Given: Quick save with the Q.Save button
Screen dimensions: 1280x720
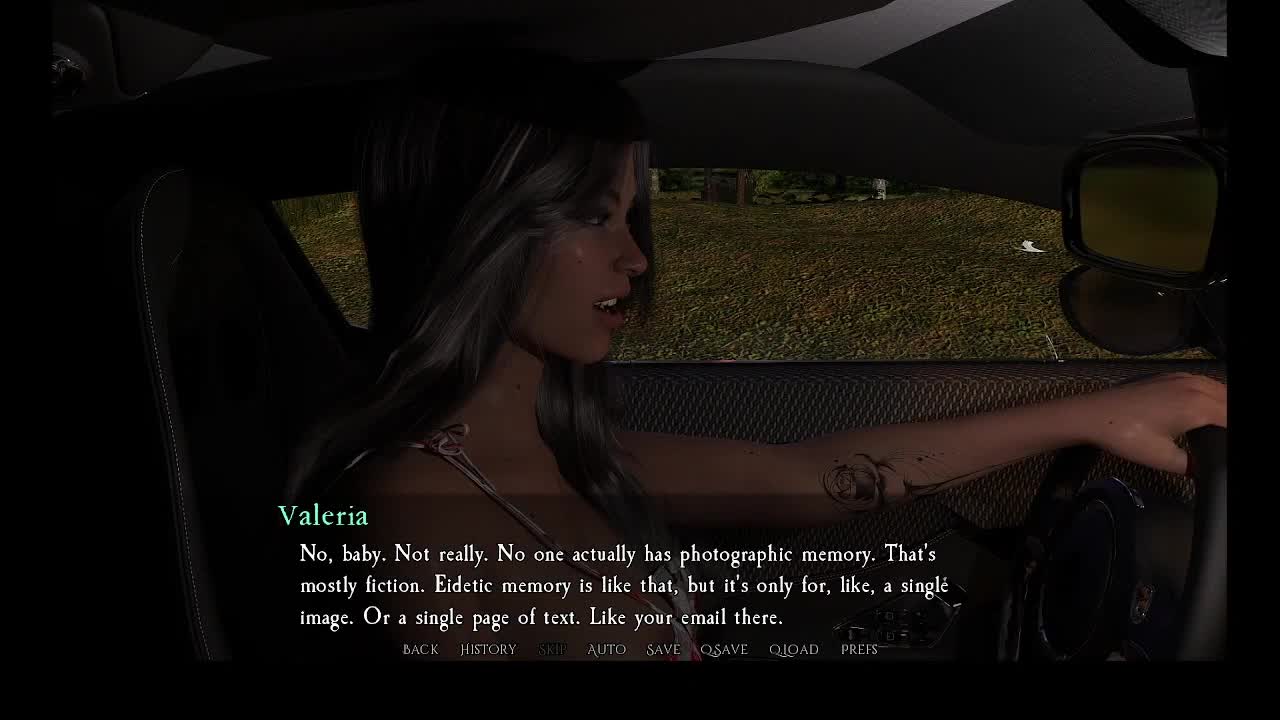Looking at the screenshot, I should coord(724,650).
